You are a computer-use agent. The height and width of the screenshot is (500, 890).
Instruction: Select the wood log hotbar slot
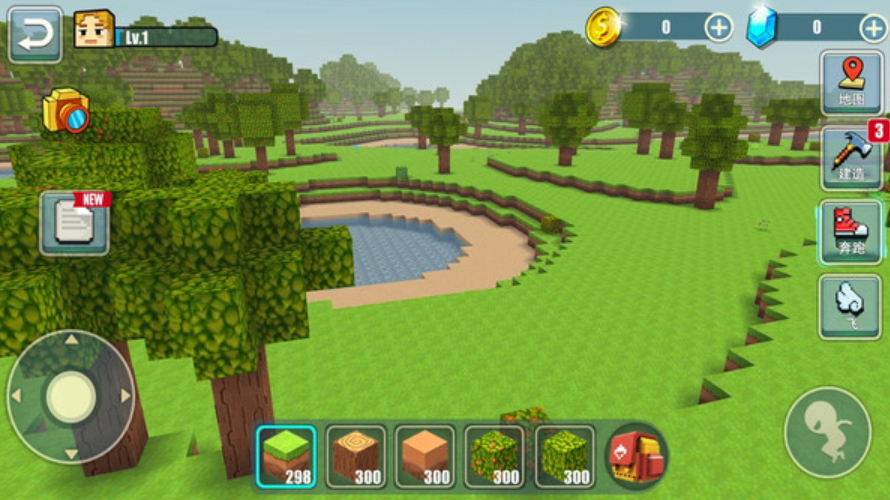pyautogui.click(x=356, y=457)
